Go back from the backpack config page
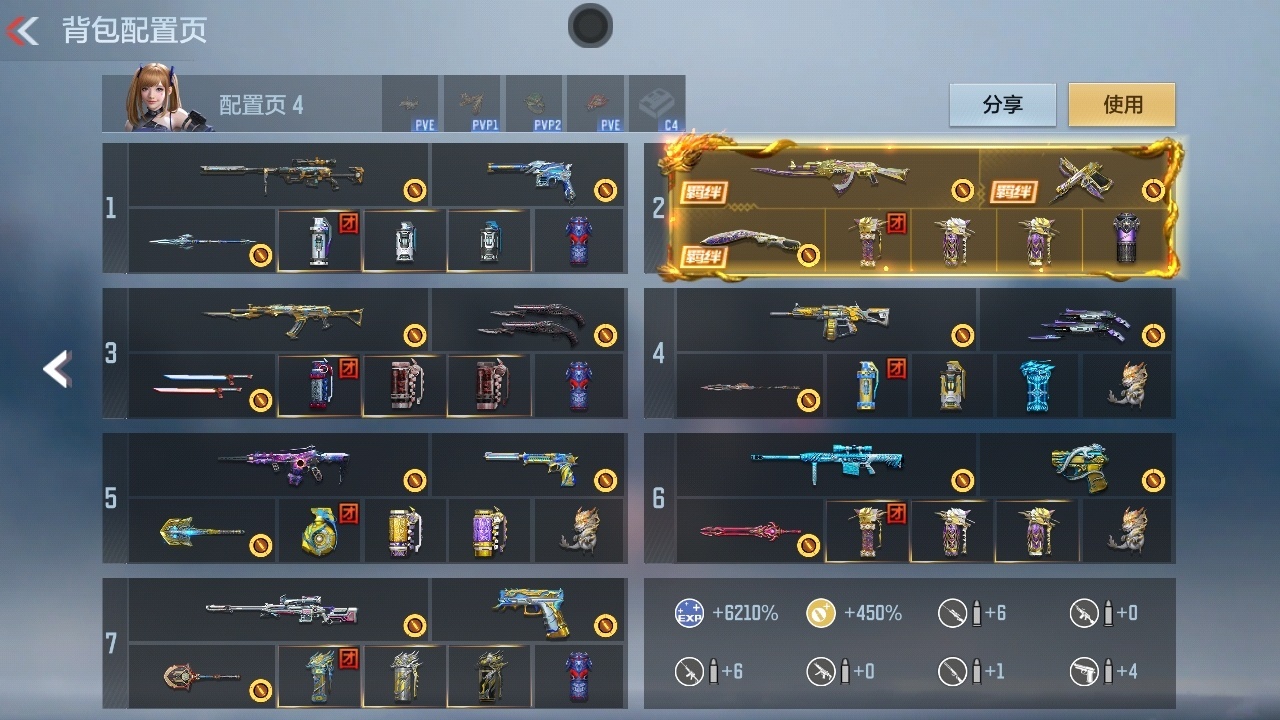 (x=24, y=31)
